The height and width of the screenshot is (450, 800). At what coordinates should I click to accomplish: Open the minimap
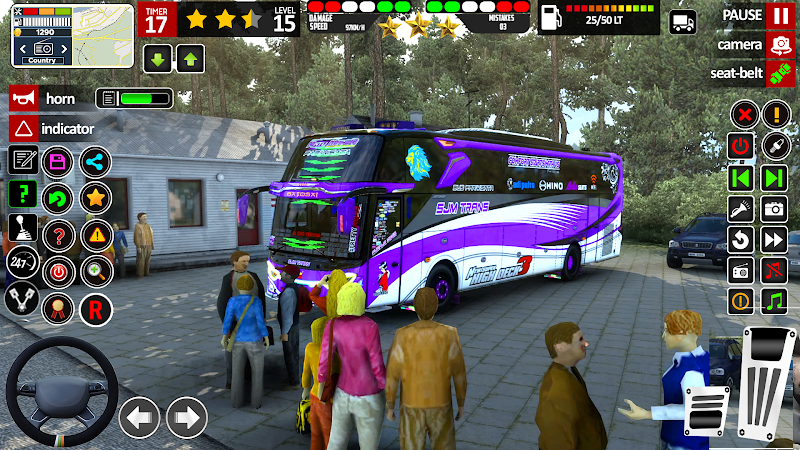coord(72,35)
